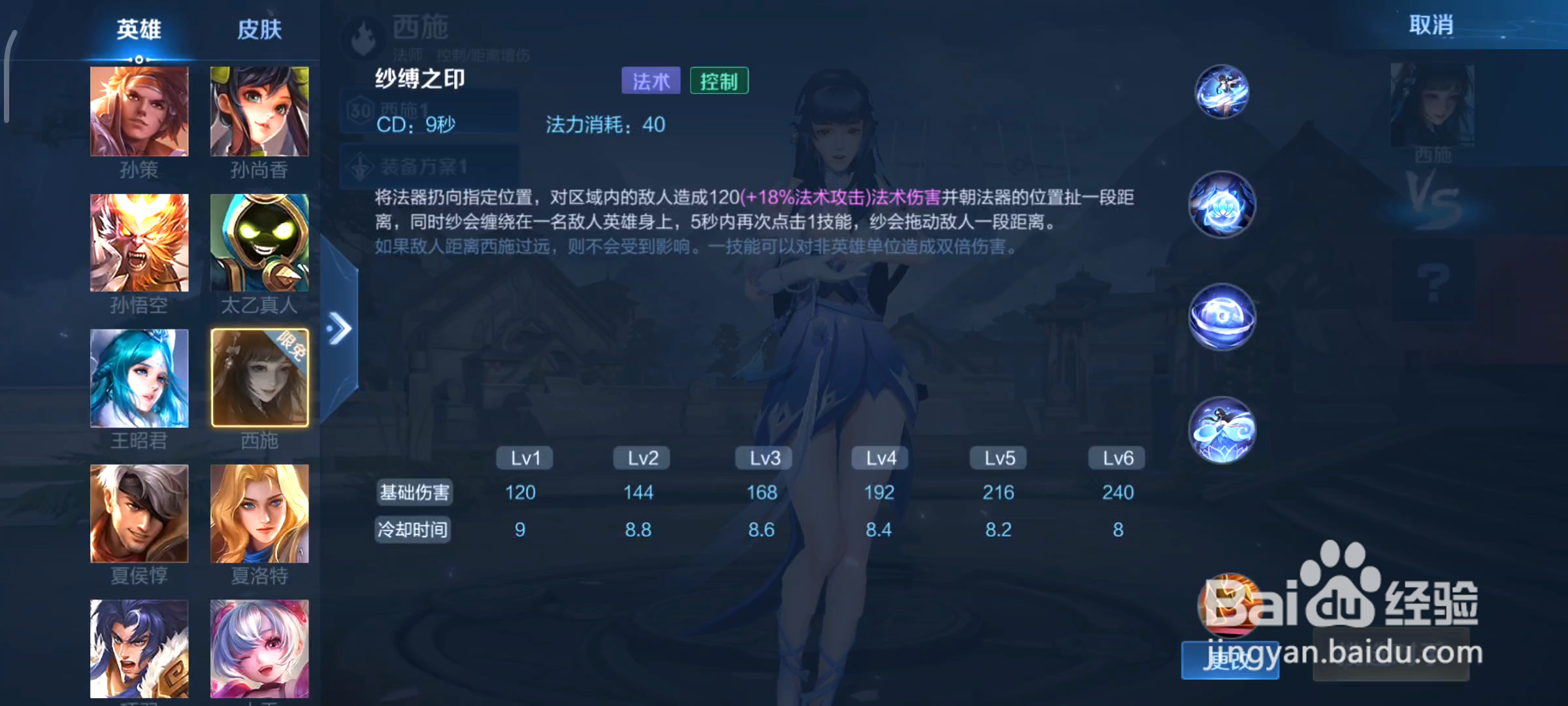Collapse the hero list with the arrow
This screenshot has height=706, width=1568.
339,328
